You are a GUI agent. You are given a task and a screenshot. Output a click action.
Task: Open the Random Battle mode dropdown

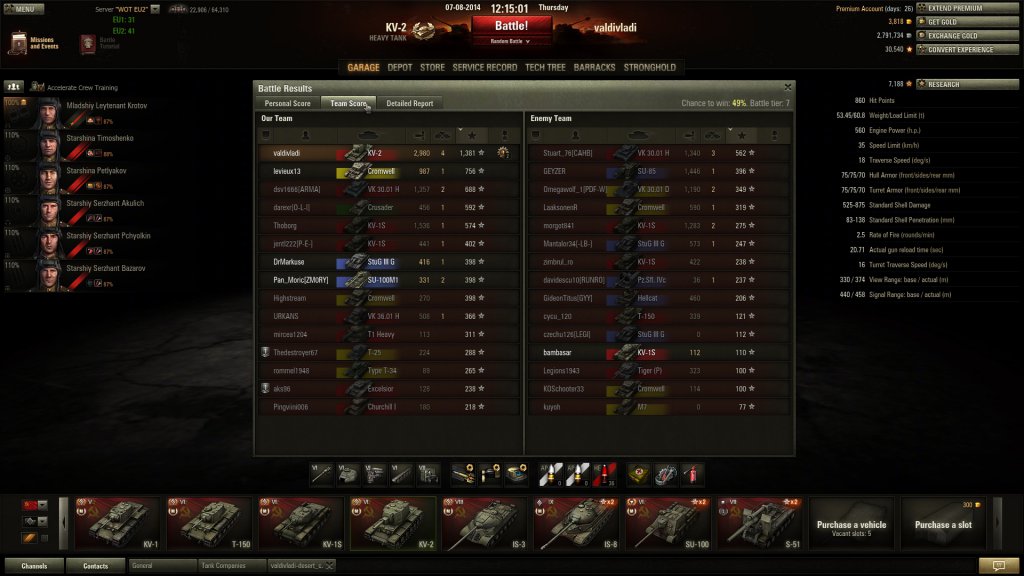point(511,42)
